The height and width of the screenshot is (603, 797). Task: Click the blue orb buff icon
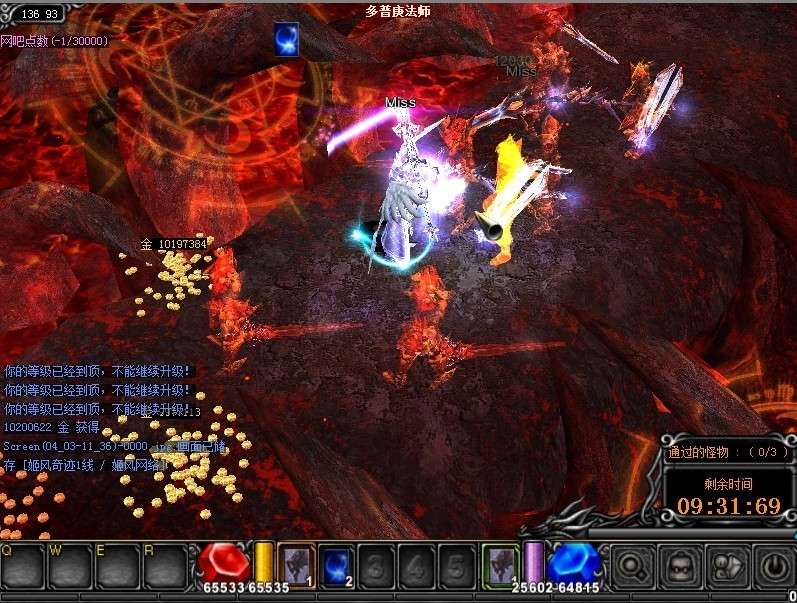(287, 39)
